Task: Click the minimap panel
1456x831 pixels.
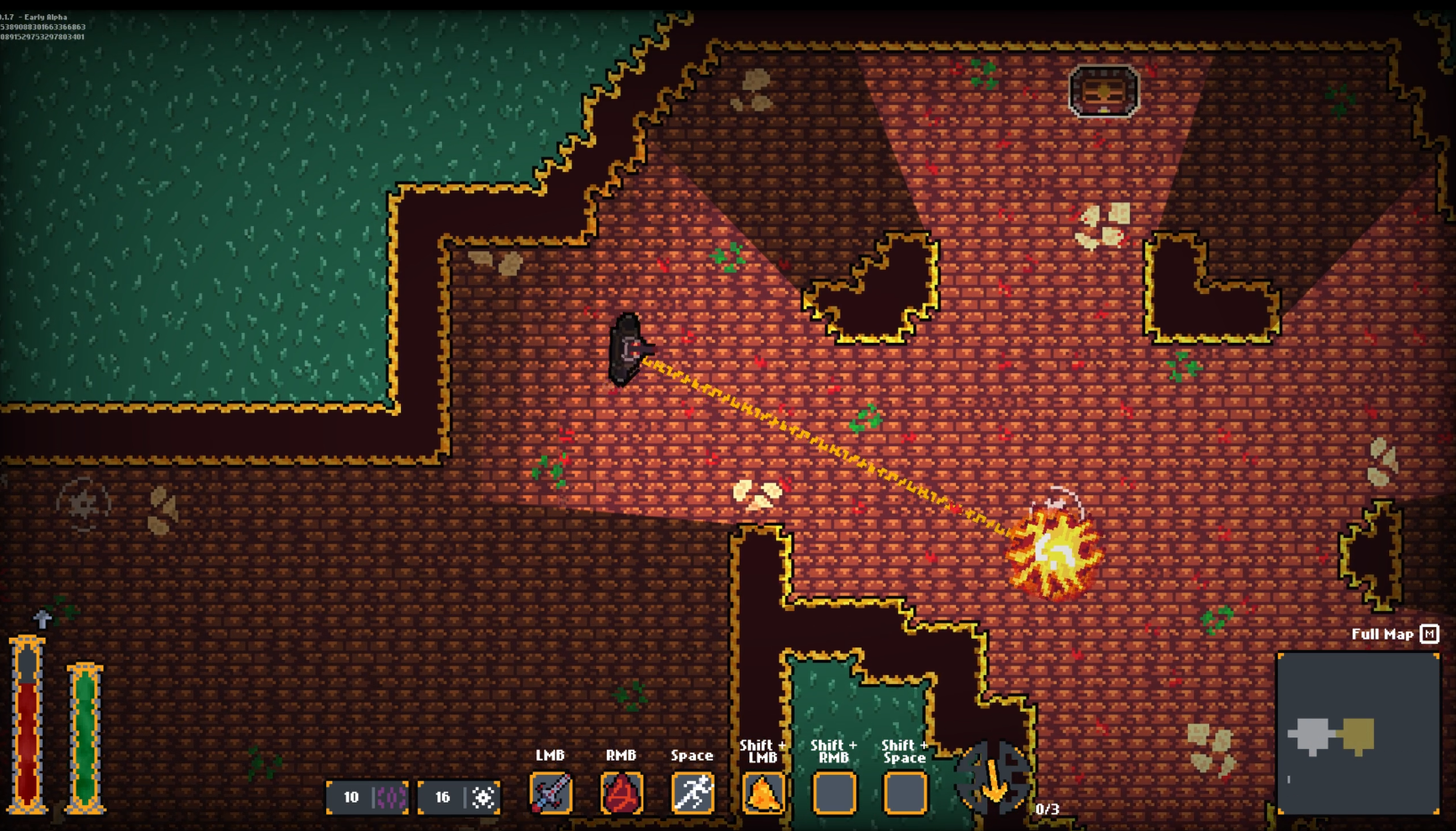Action: tap(1358, 733)
